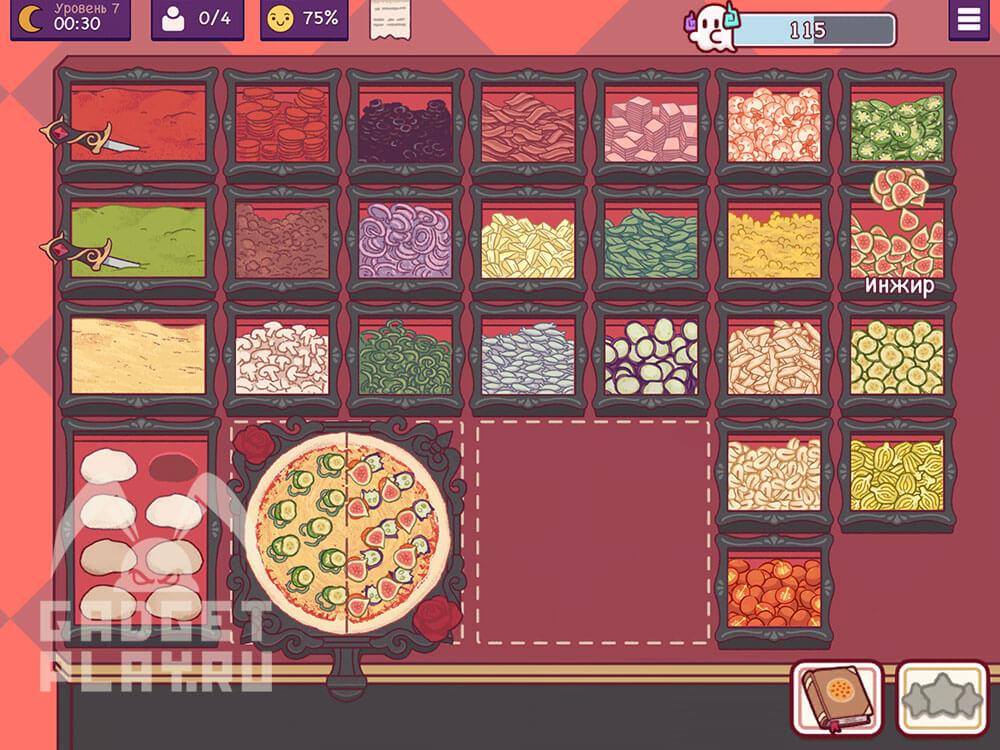Pick the shredded cheese bin

138,355
